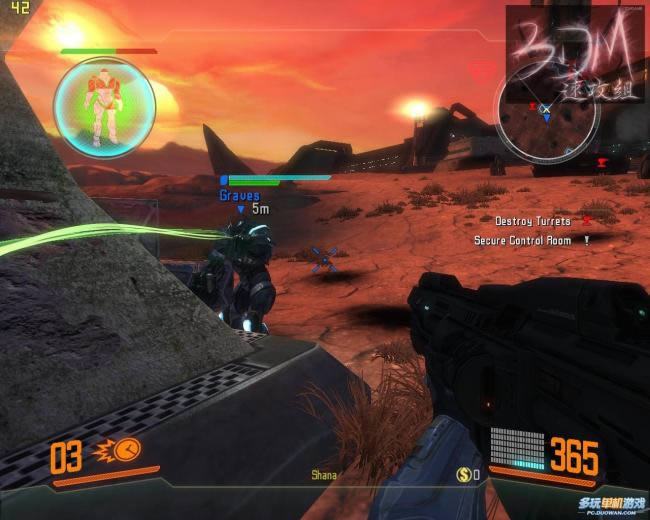Image resolution: width=650 pixels, height=520 pixels.
Task: Click the circular radar minimap
Action: pos(547,112)
